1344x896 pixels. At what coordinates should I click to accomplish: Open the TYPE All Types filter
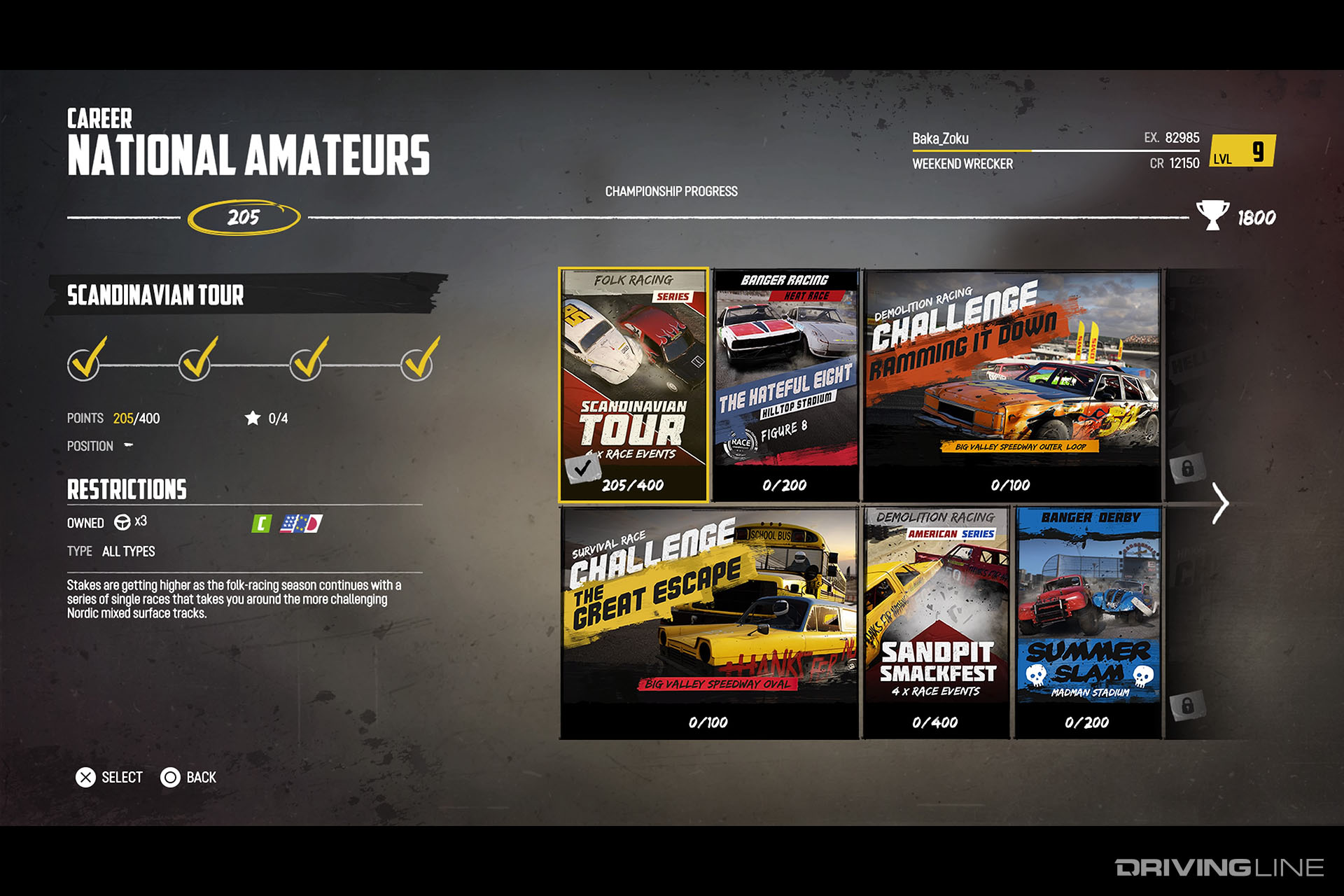pos(127,552)
